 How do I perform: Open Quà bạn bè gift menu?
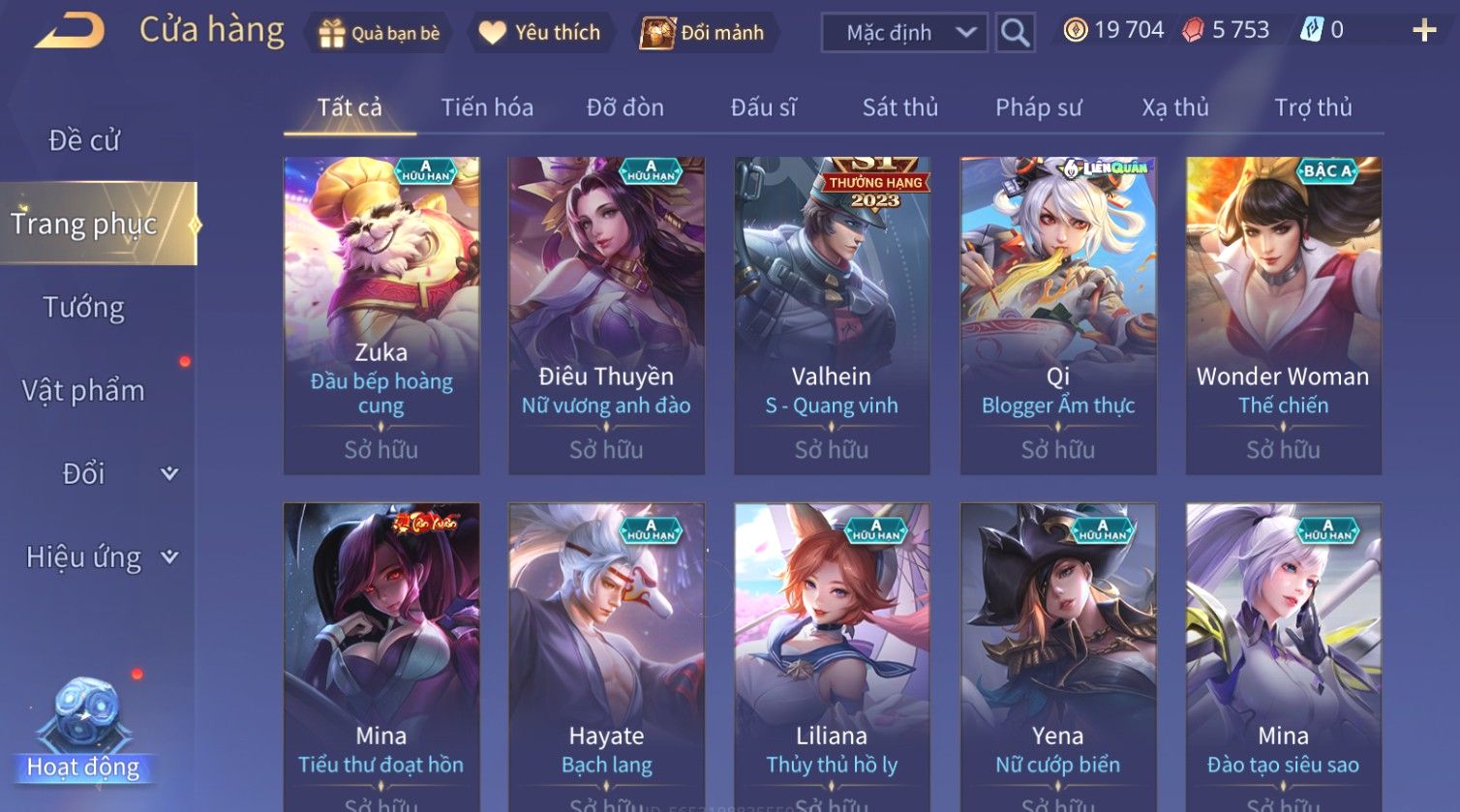tap(379, 33)
